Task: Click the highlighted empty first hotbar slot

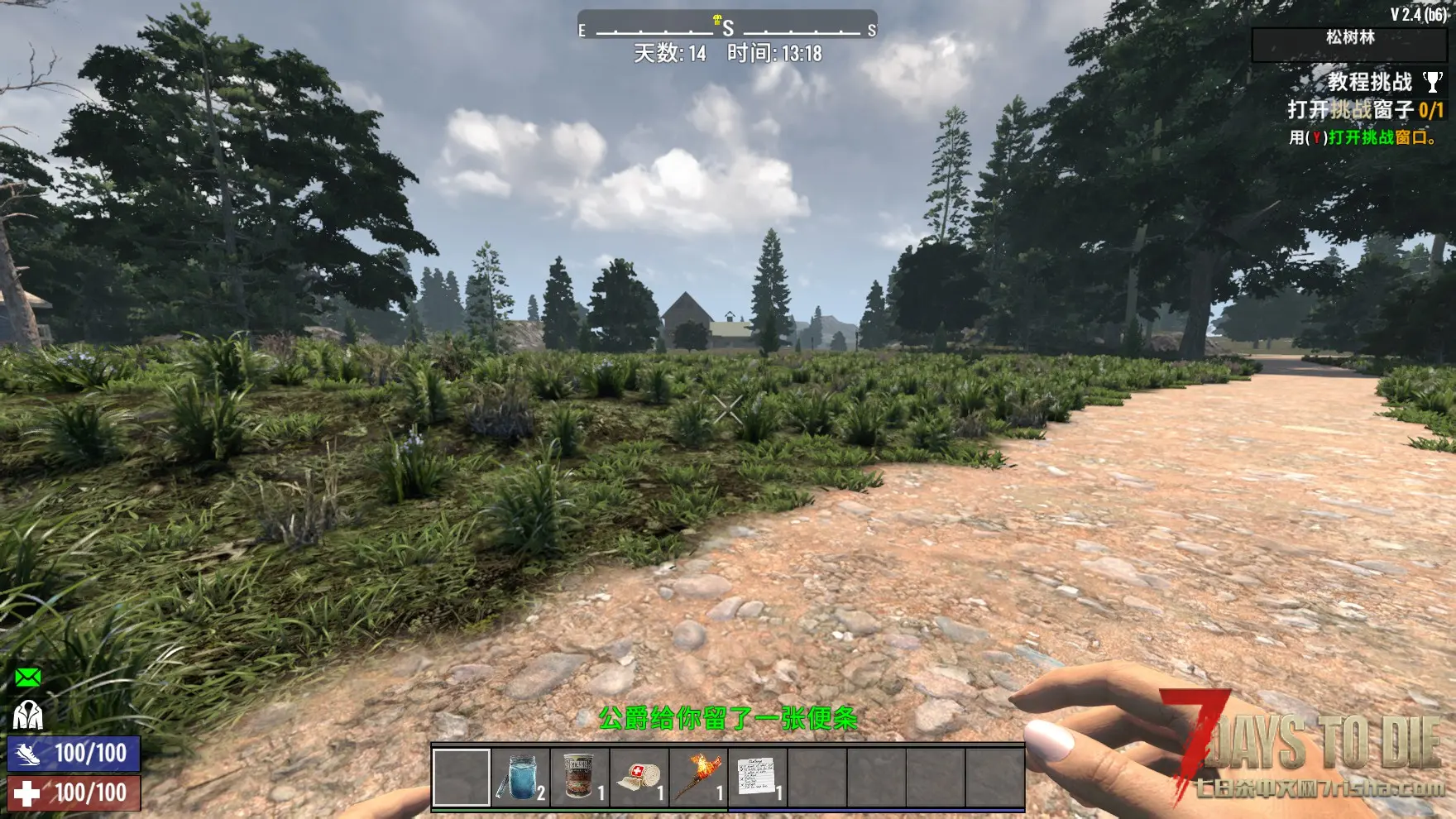Action: click(462, 778)
